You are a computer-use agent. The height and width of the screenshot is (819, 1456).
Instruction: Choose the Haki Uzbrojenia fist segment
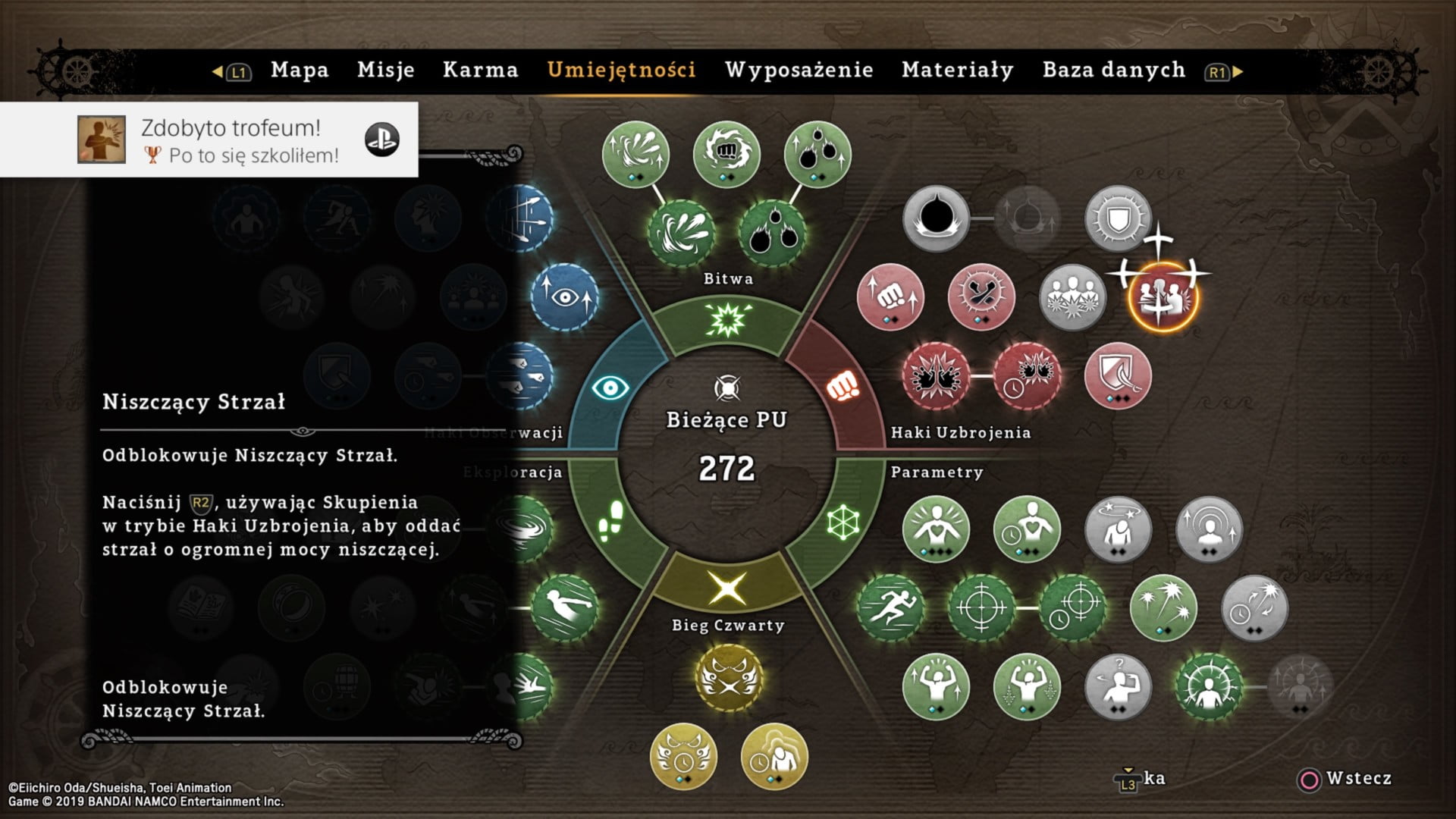click(840, 388)
